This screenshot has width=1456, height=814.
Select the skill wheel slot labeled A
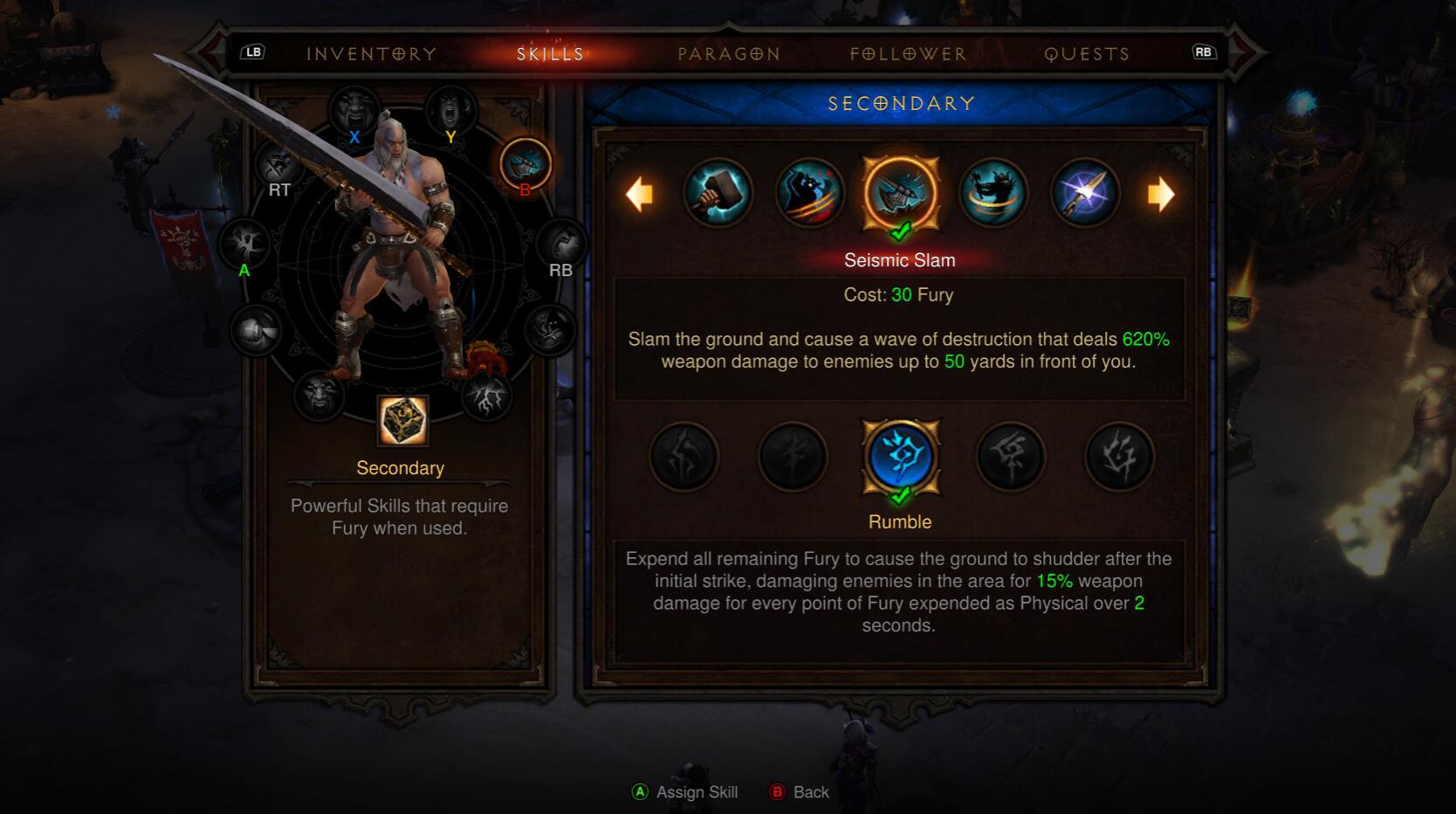[x=245, y=244]
